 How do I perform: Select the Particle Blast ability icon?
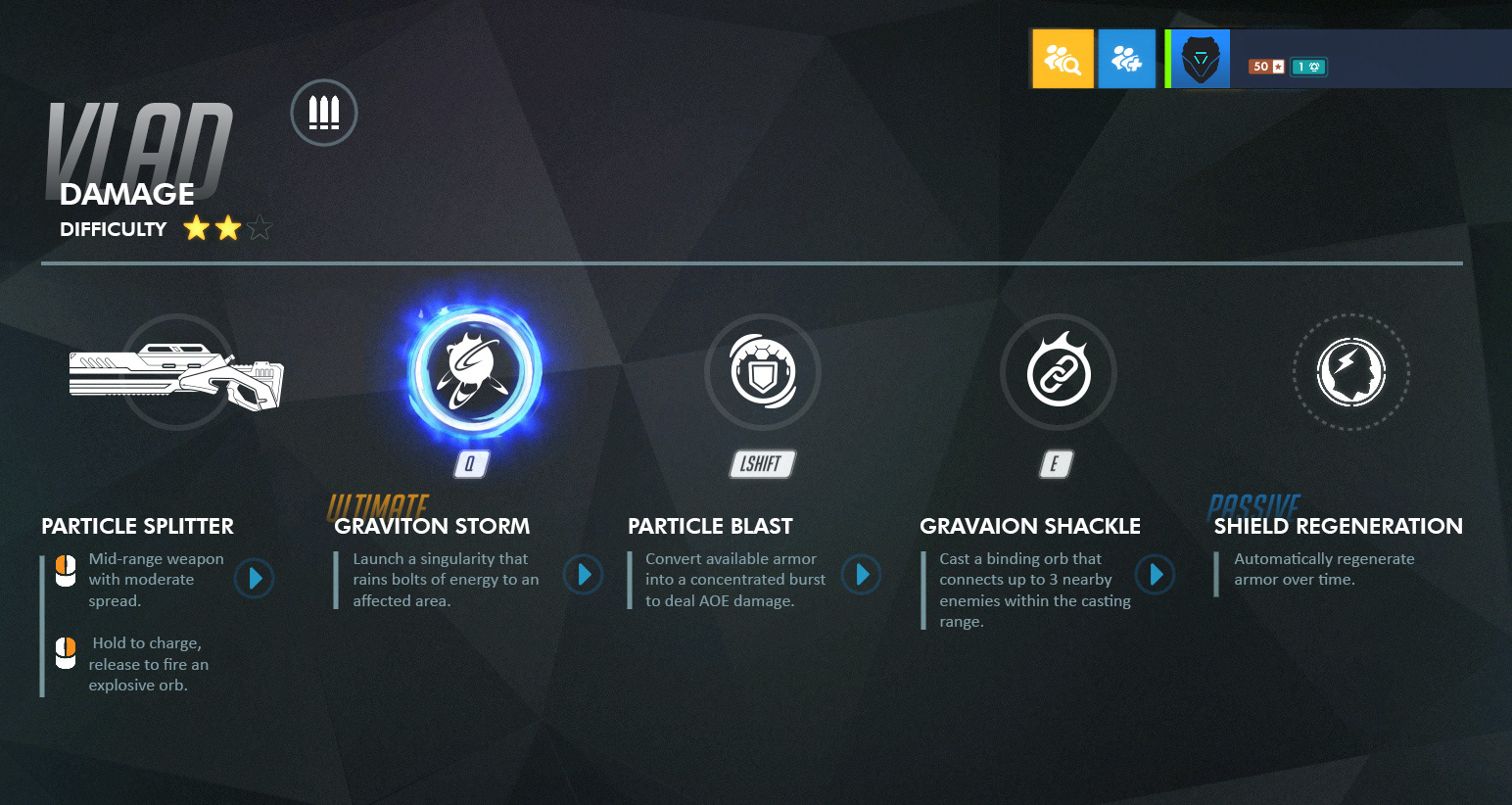[x=763, y=372]
